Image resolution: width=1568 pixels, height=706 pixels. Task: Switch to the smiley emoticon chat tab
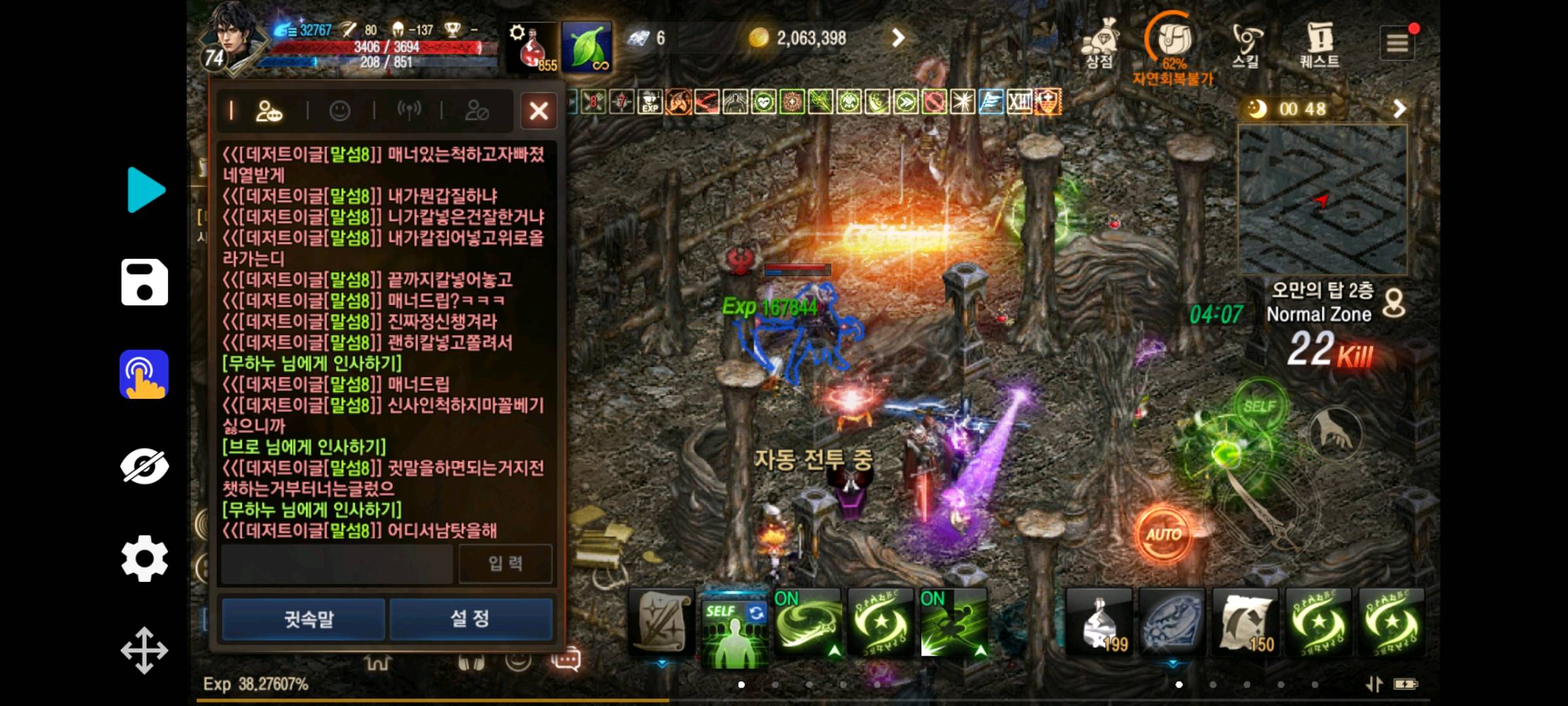coord(340,110)
